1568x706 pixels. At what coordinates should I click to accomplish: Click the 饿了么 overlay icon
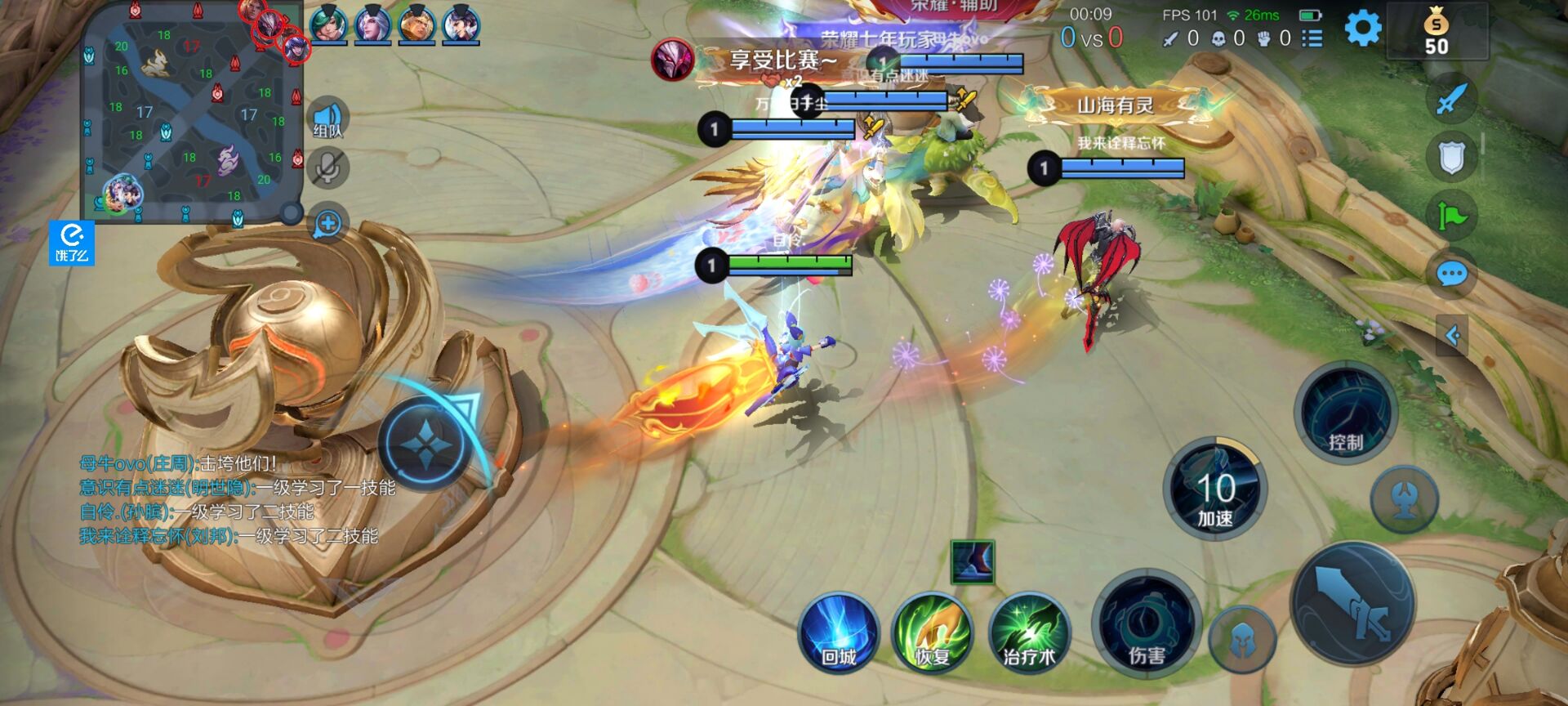72,244
